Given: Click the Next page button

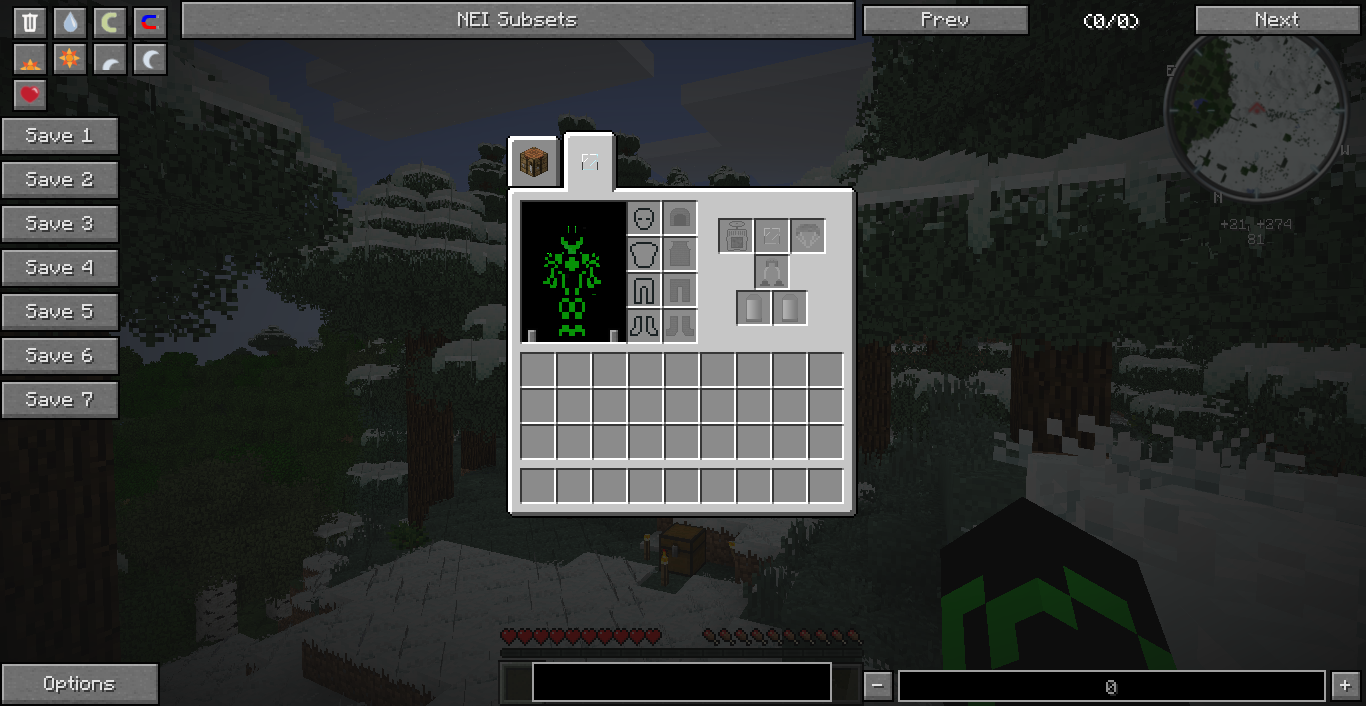Looking at the screenshot, I should click(x=1277, y=20).
